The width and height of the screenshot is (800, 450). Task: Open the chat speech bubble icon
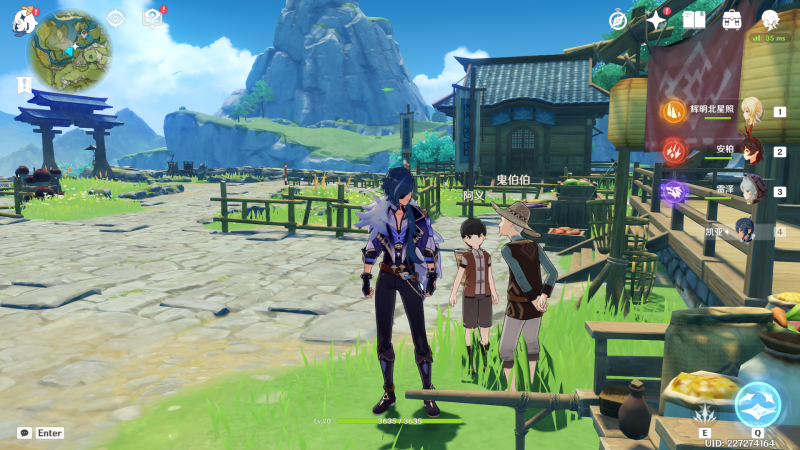point(24,433)
